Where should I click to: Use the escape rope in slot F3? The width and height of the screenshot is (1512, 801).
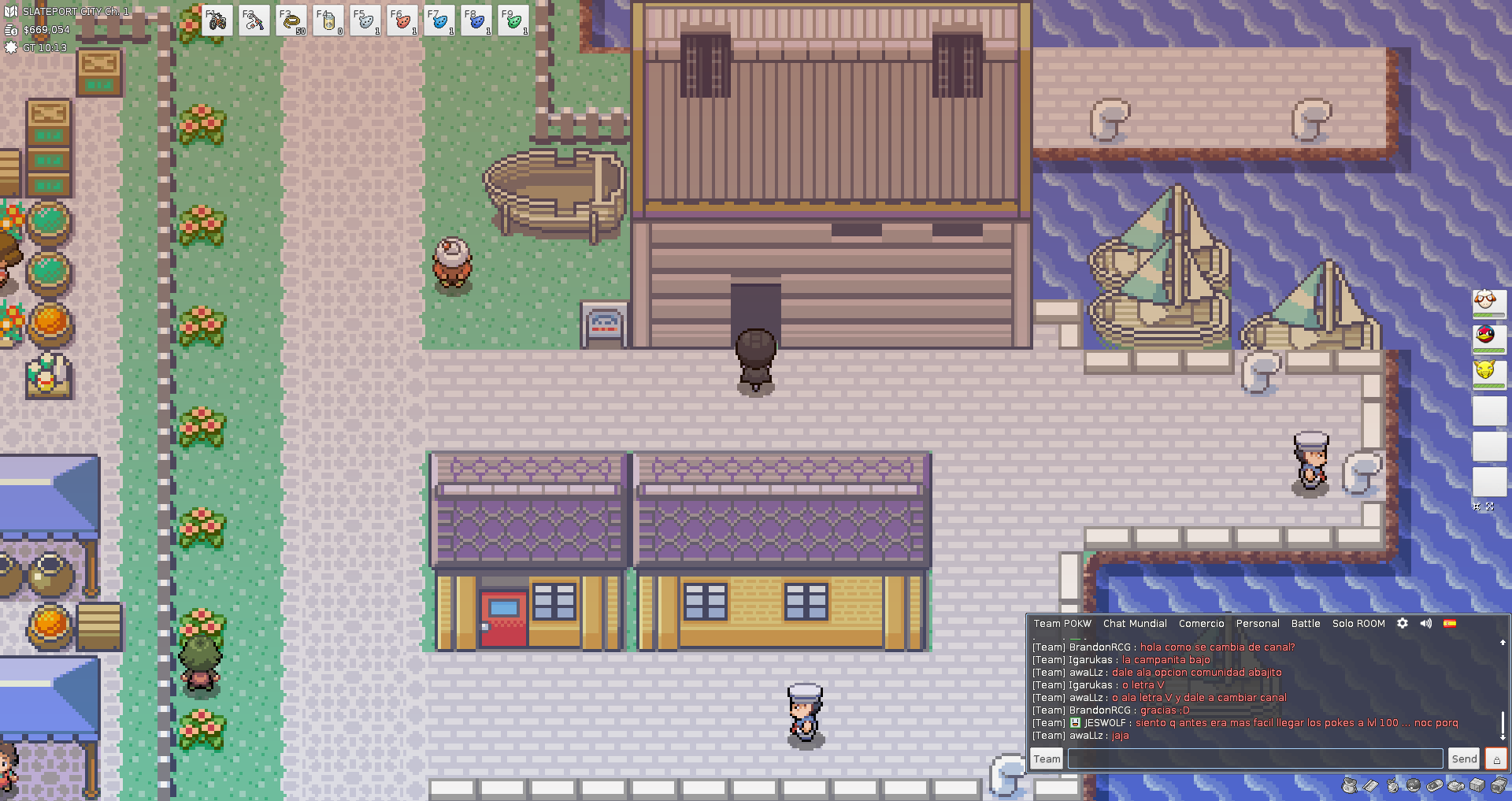[291, 21]
